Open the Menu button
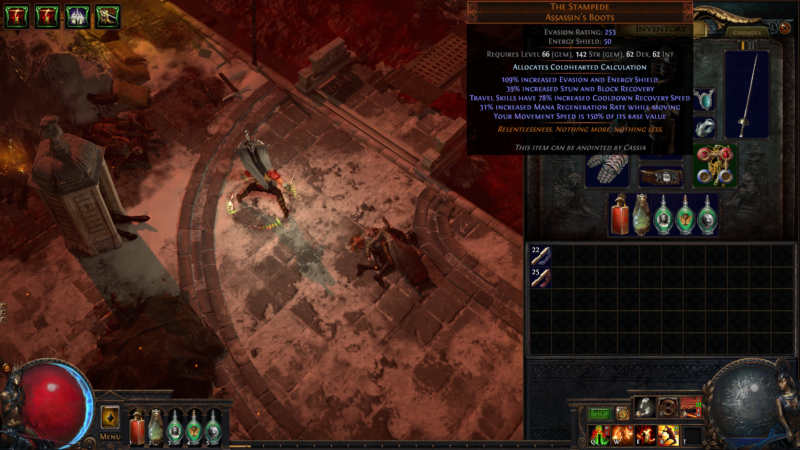 (110, 437)
